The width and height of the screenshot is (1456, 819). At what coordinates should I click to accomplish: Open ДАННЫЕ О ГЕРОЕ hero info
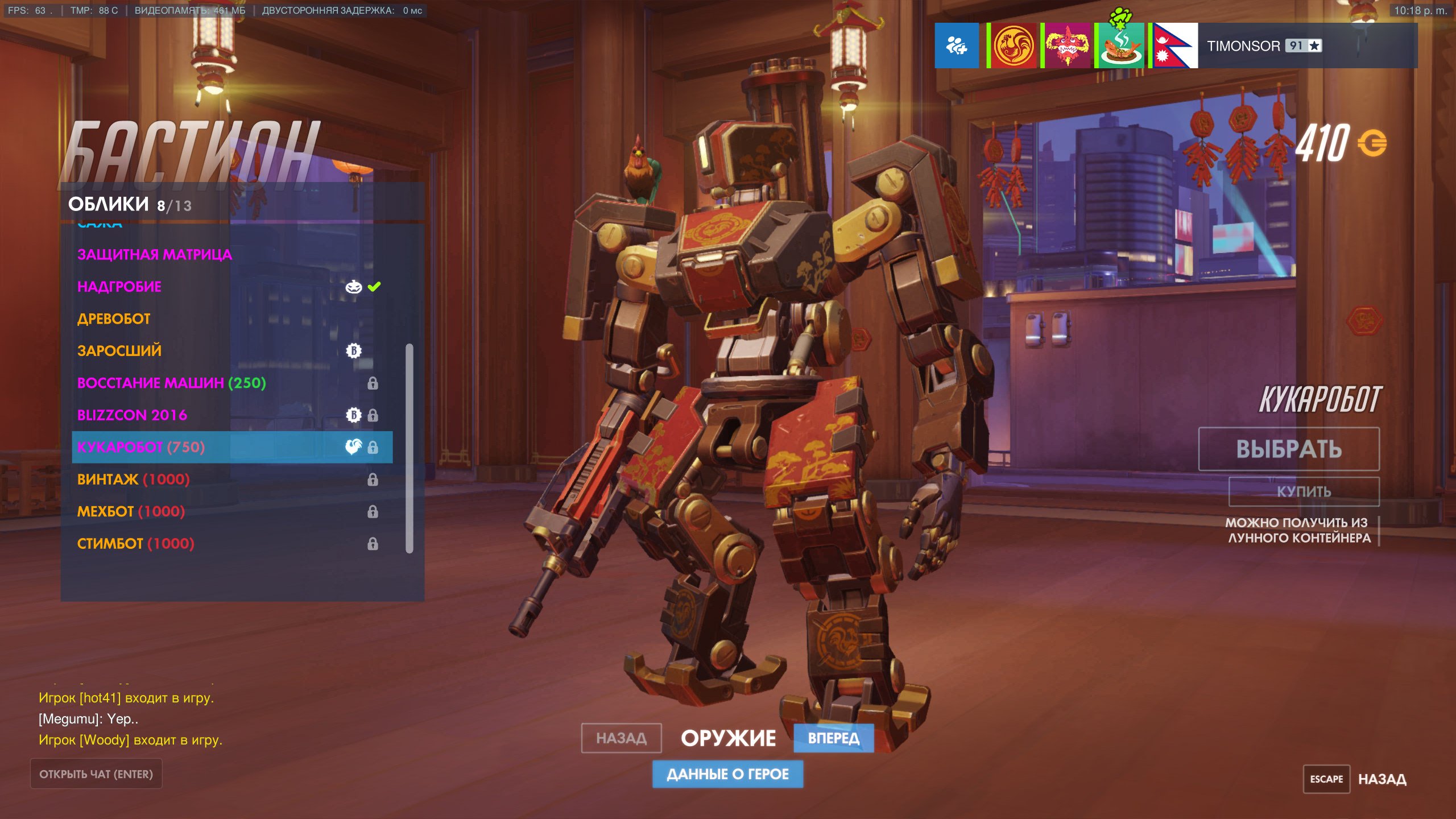[x=727, y=774]
